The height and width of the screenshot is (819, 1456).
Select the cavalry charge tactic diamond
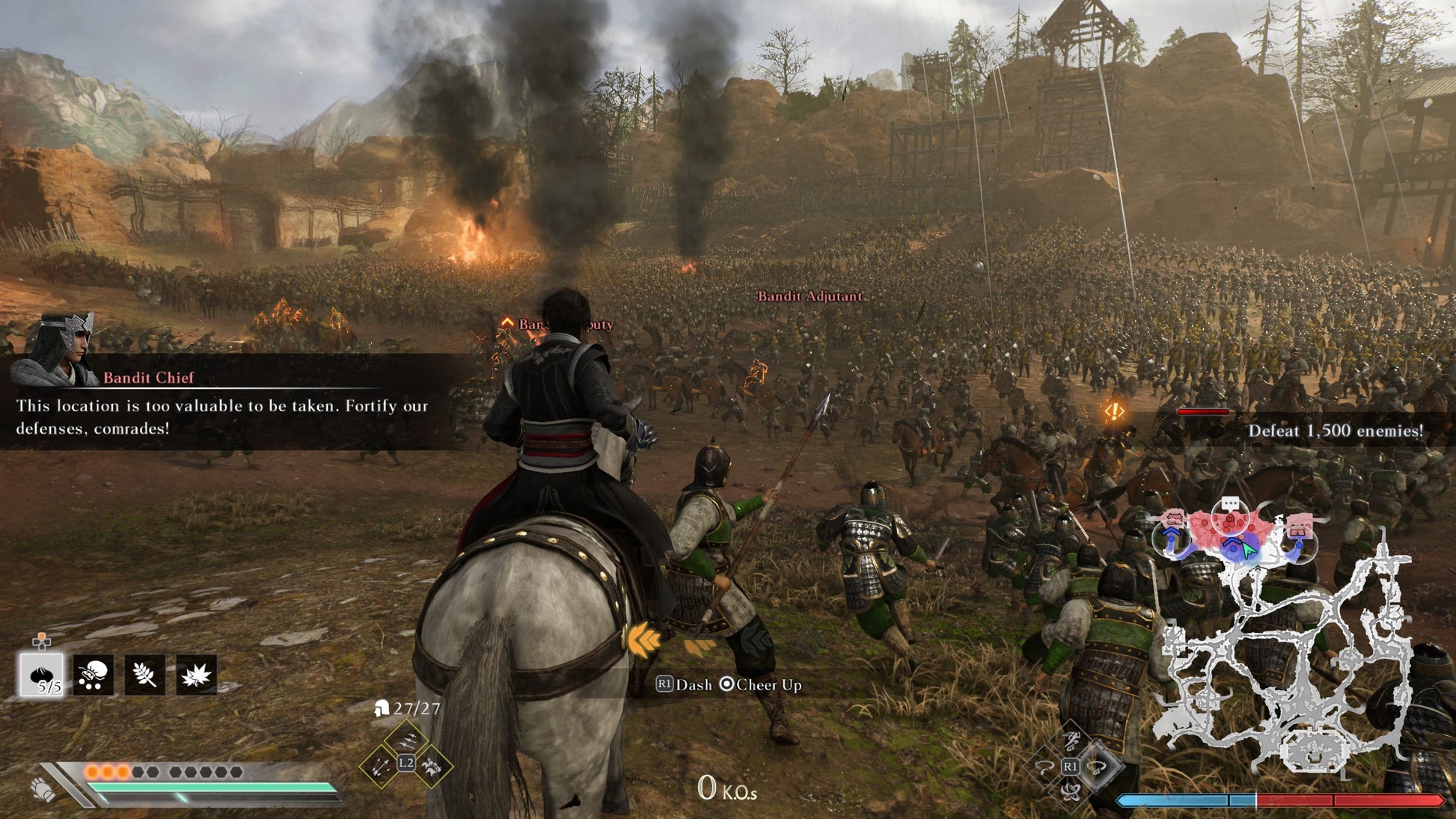[432, 767]
